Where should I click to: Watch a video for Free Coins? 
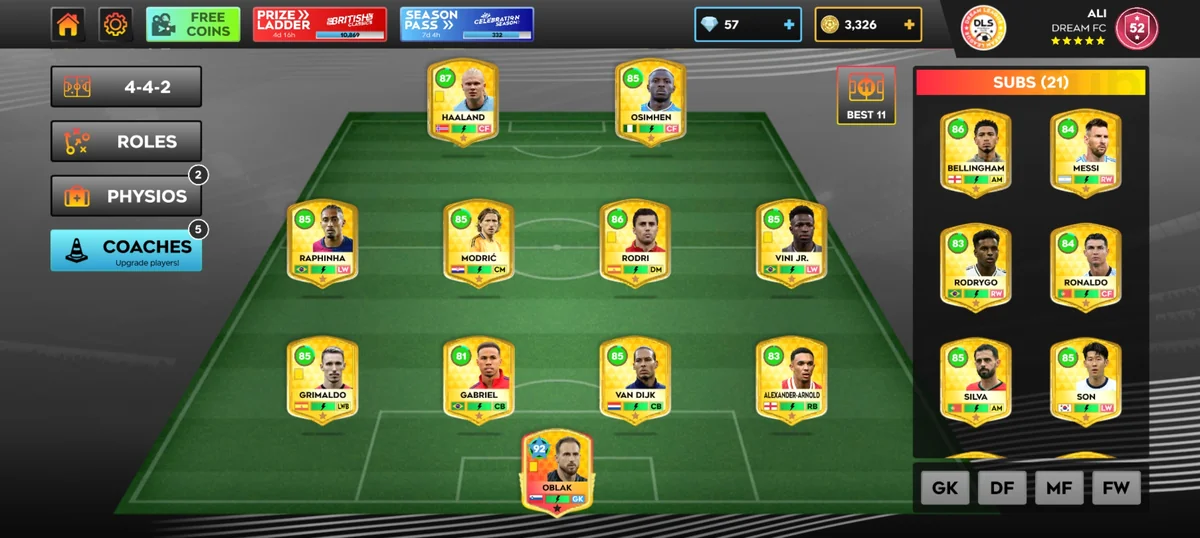click(193, 25)
